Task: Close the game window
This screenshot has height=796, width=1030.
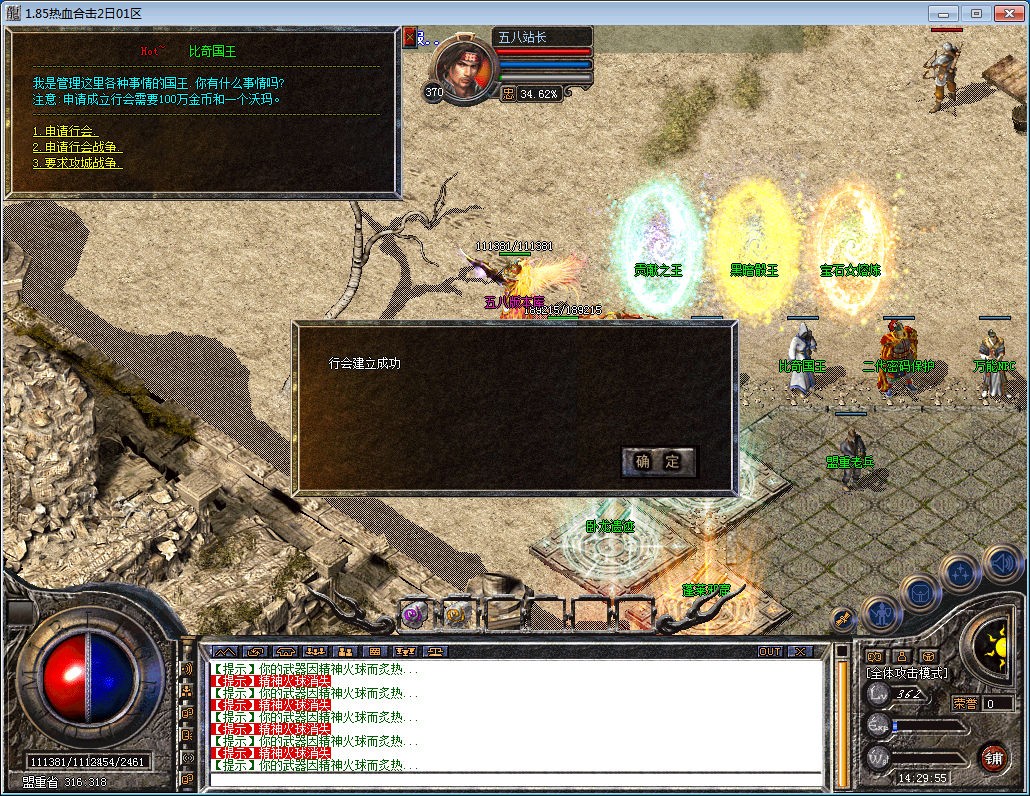Action: coord(1009,13)
